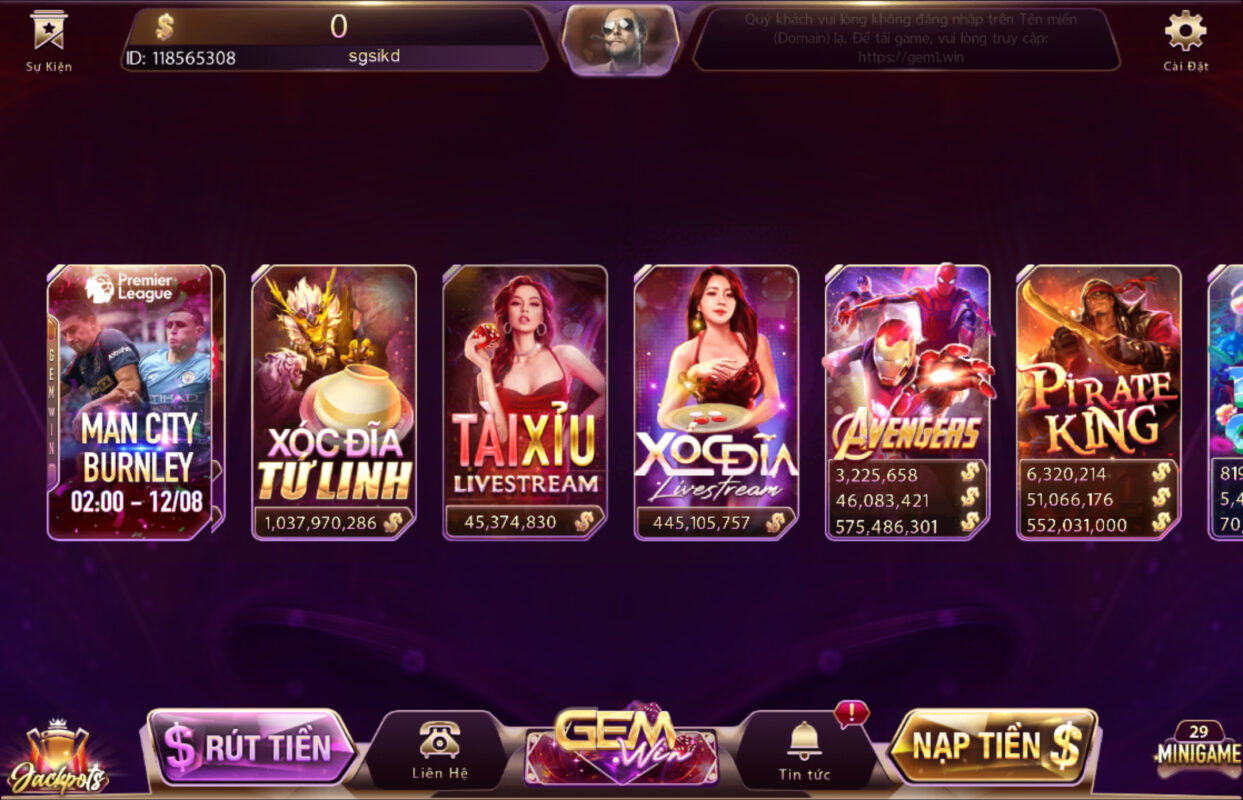Viewport: 1243px width, 800px height.
Task: Open the Minigame menu icon
Action: pyautogui.click(x=1198, y=748)
